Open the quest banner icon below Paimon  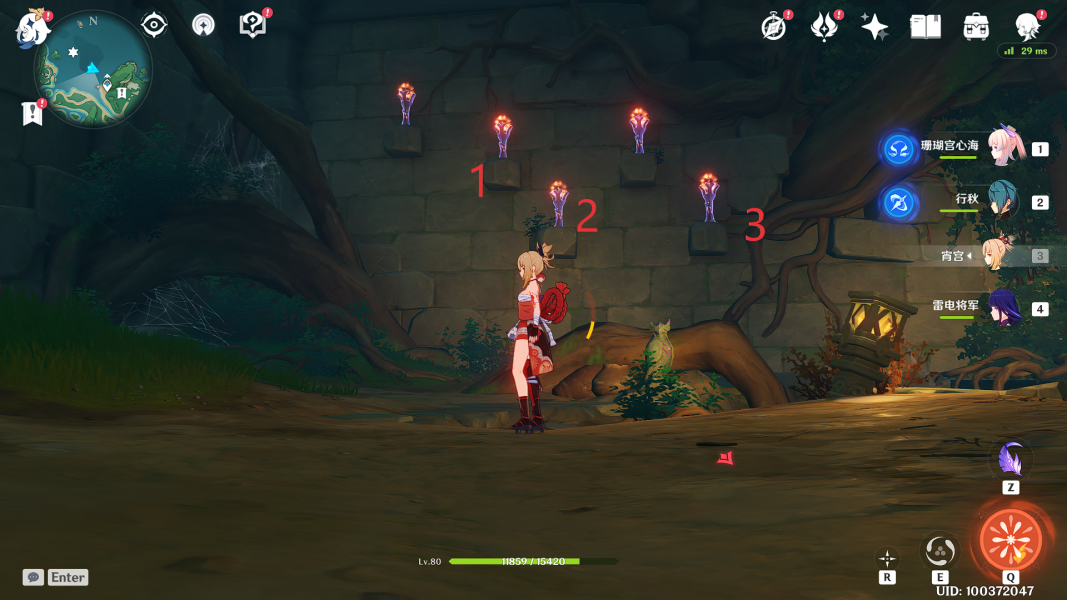tap(32, 113)
